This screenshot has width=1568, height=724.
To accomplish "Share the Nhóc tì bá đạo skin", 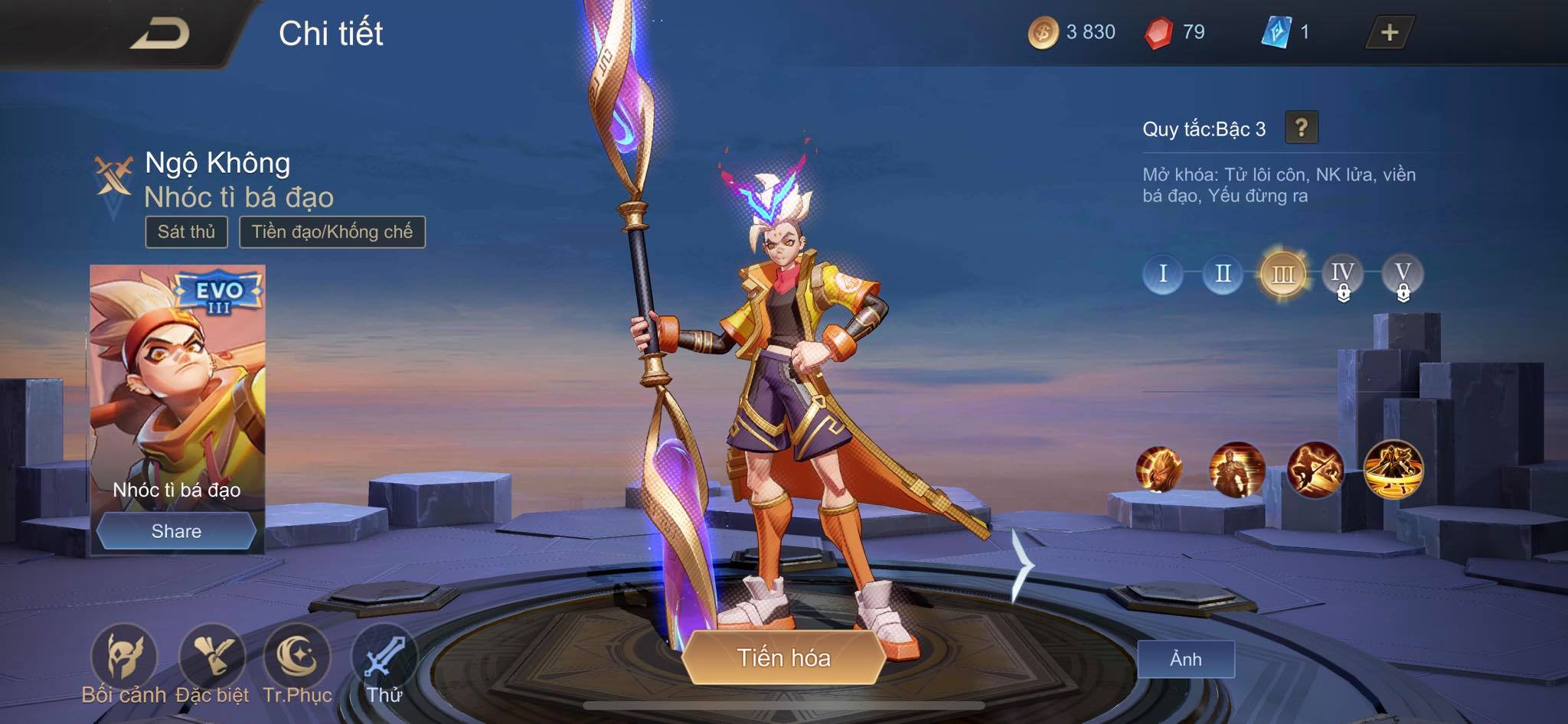I will (176, 531).
